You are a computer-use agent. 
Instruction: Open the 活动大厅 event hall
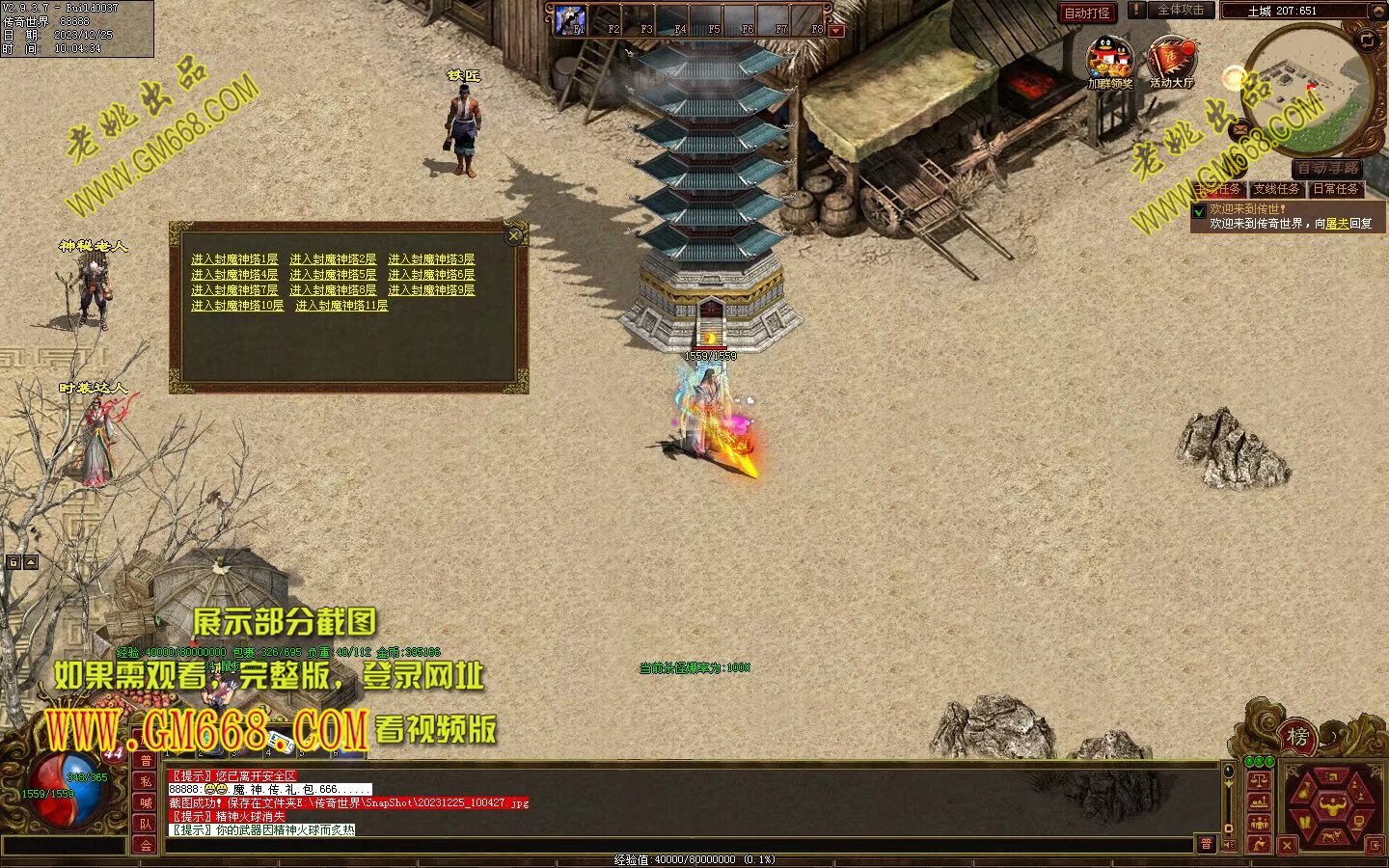tap(1171, 61)
